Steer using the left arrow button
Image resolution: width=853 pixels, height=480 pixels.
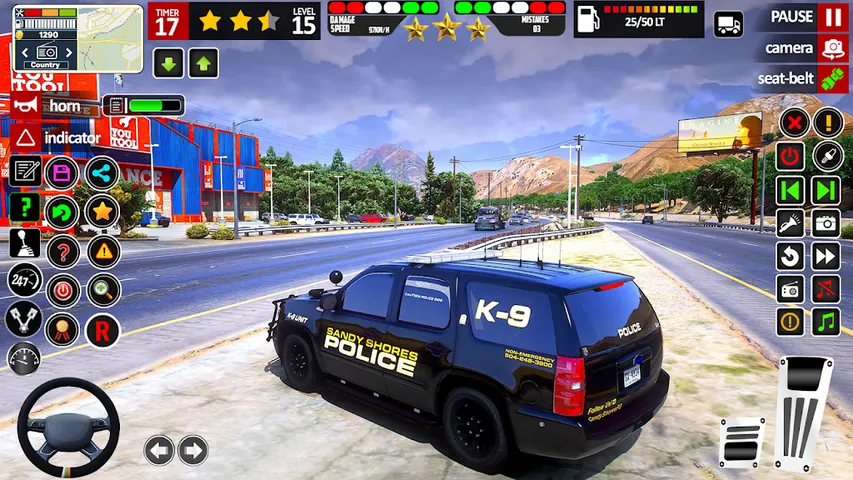coord(159,450)
